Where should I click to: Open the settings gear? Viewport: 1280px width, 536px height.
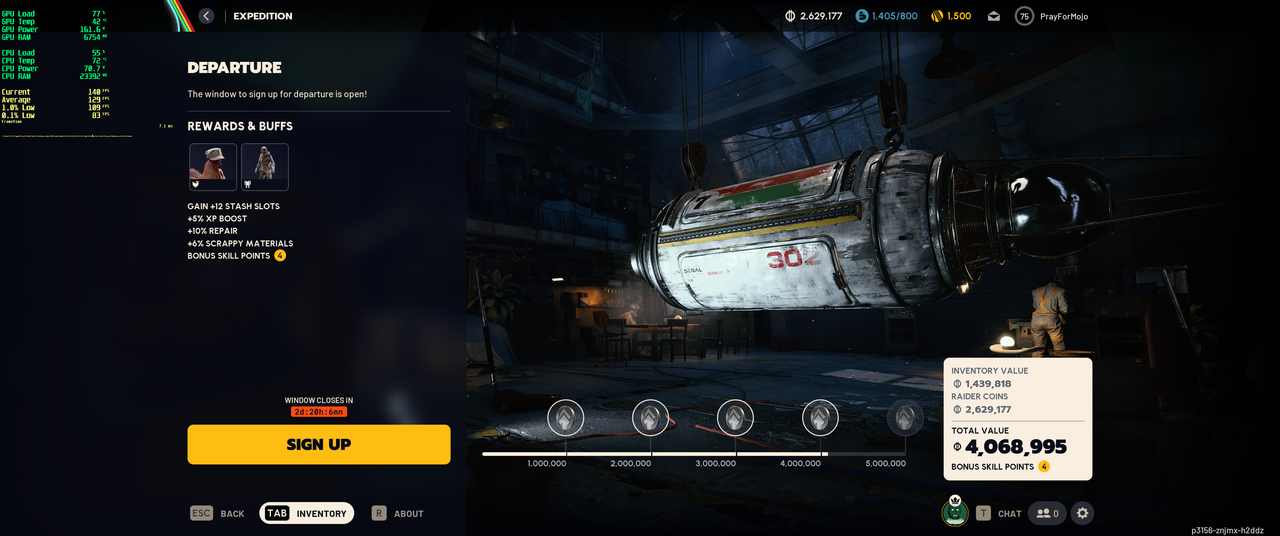1082,513
